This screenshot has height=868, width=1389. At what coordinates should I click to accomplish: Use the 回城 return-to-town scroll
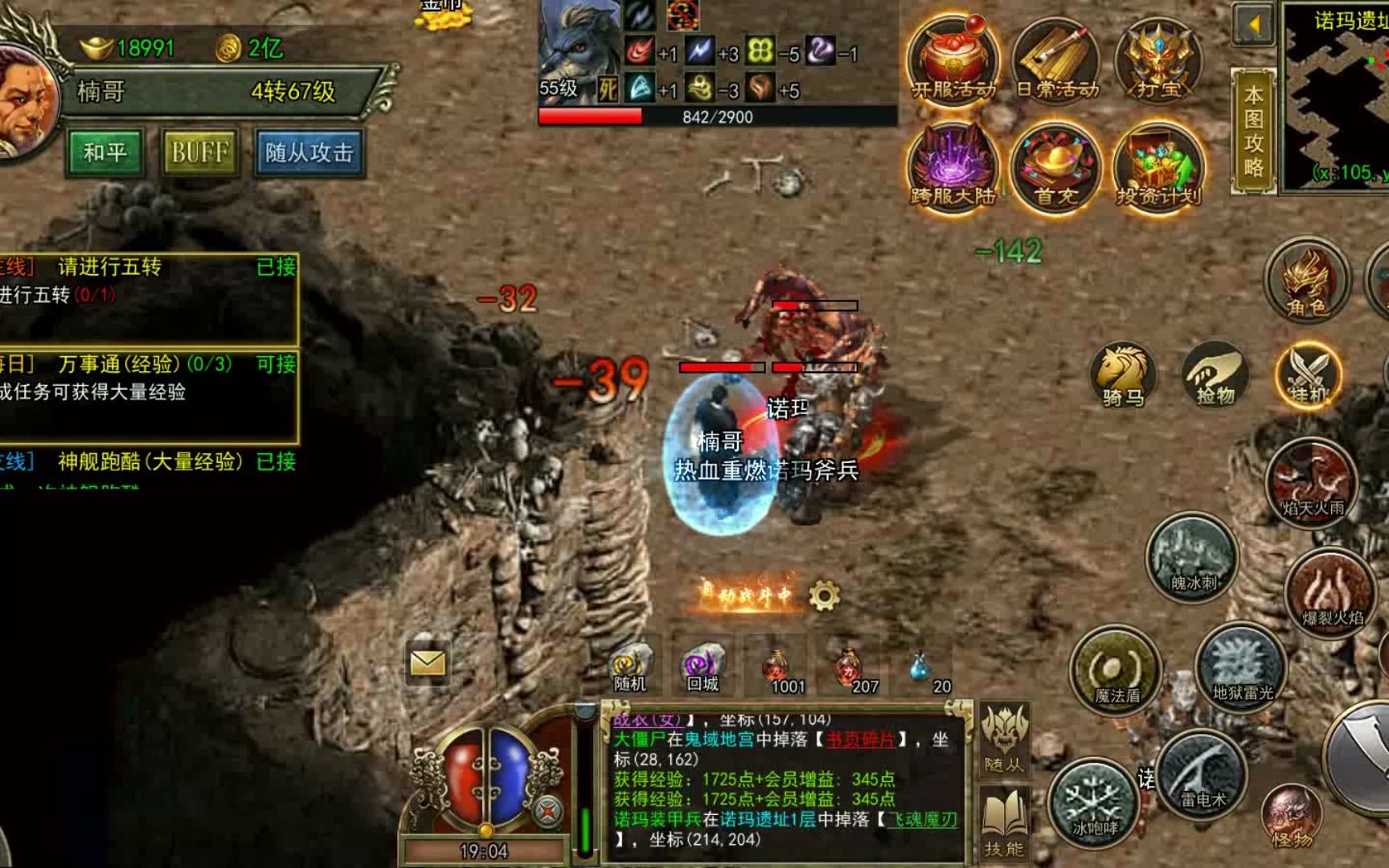(702, 667)
